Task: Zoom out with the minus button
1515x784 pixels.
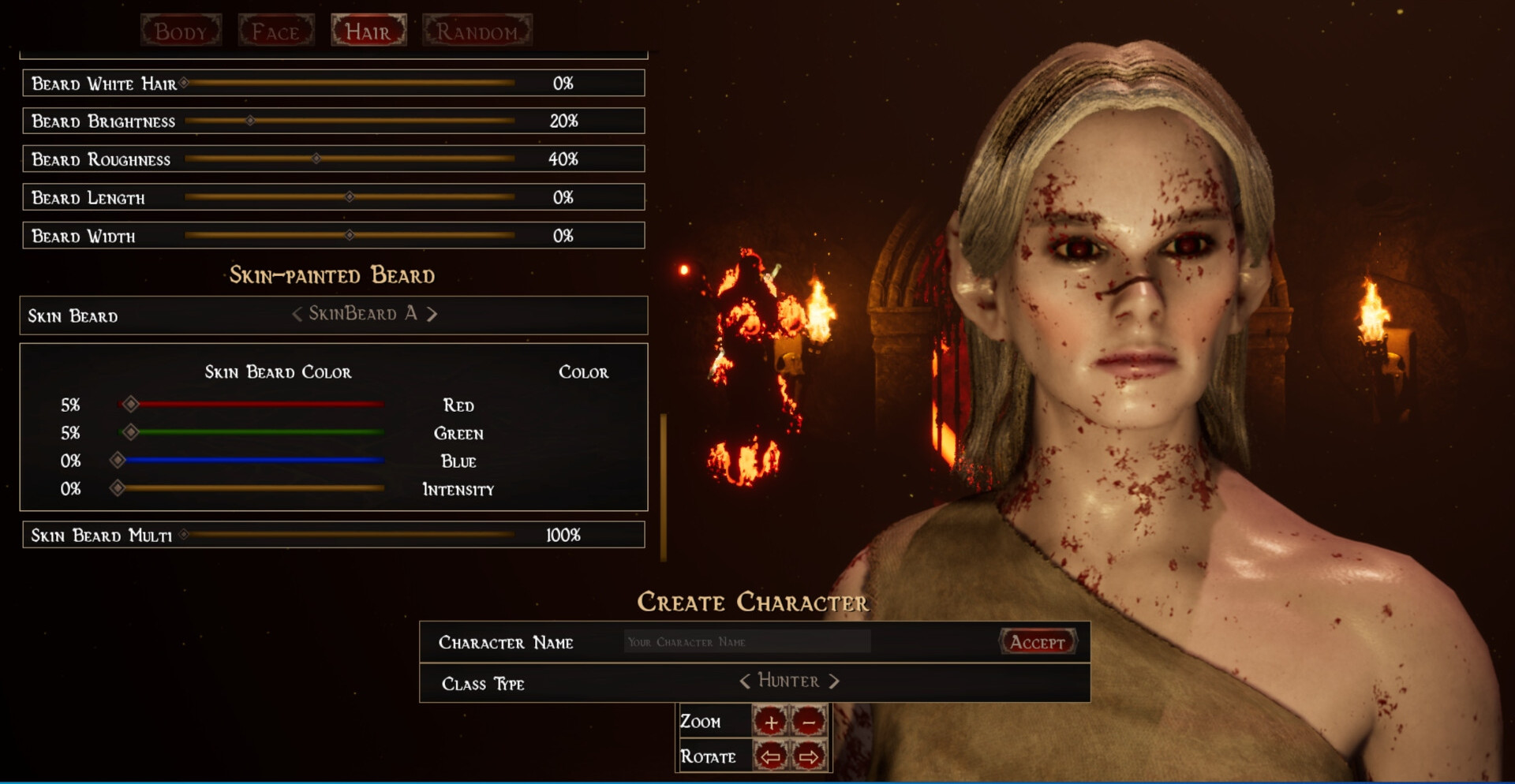Action: pyautogui.click(x=808, y=722)
